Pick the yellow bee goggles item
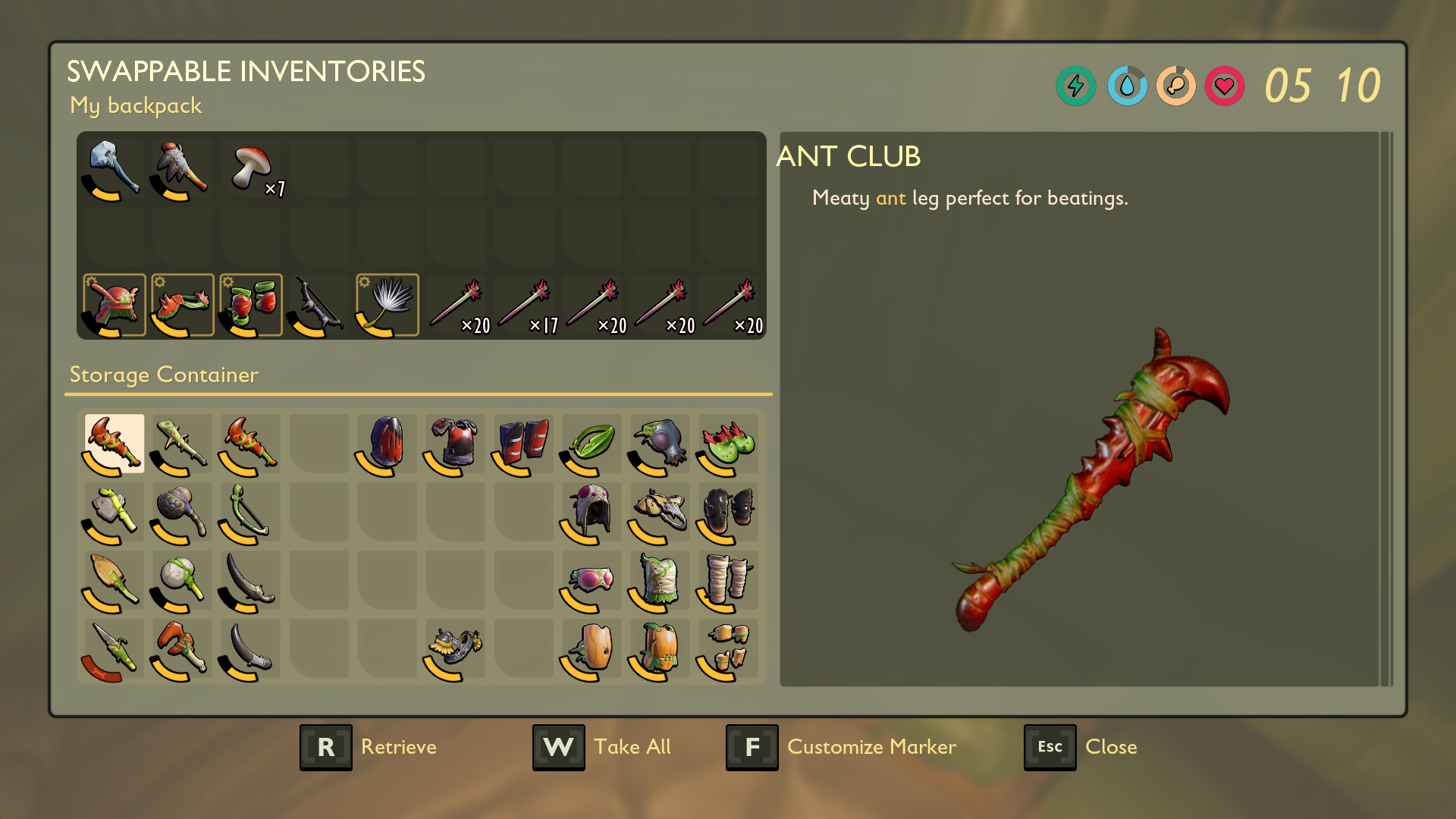Screen dimensions: 1456x819 455,648
